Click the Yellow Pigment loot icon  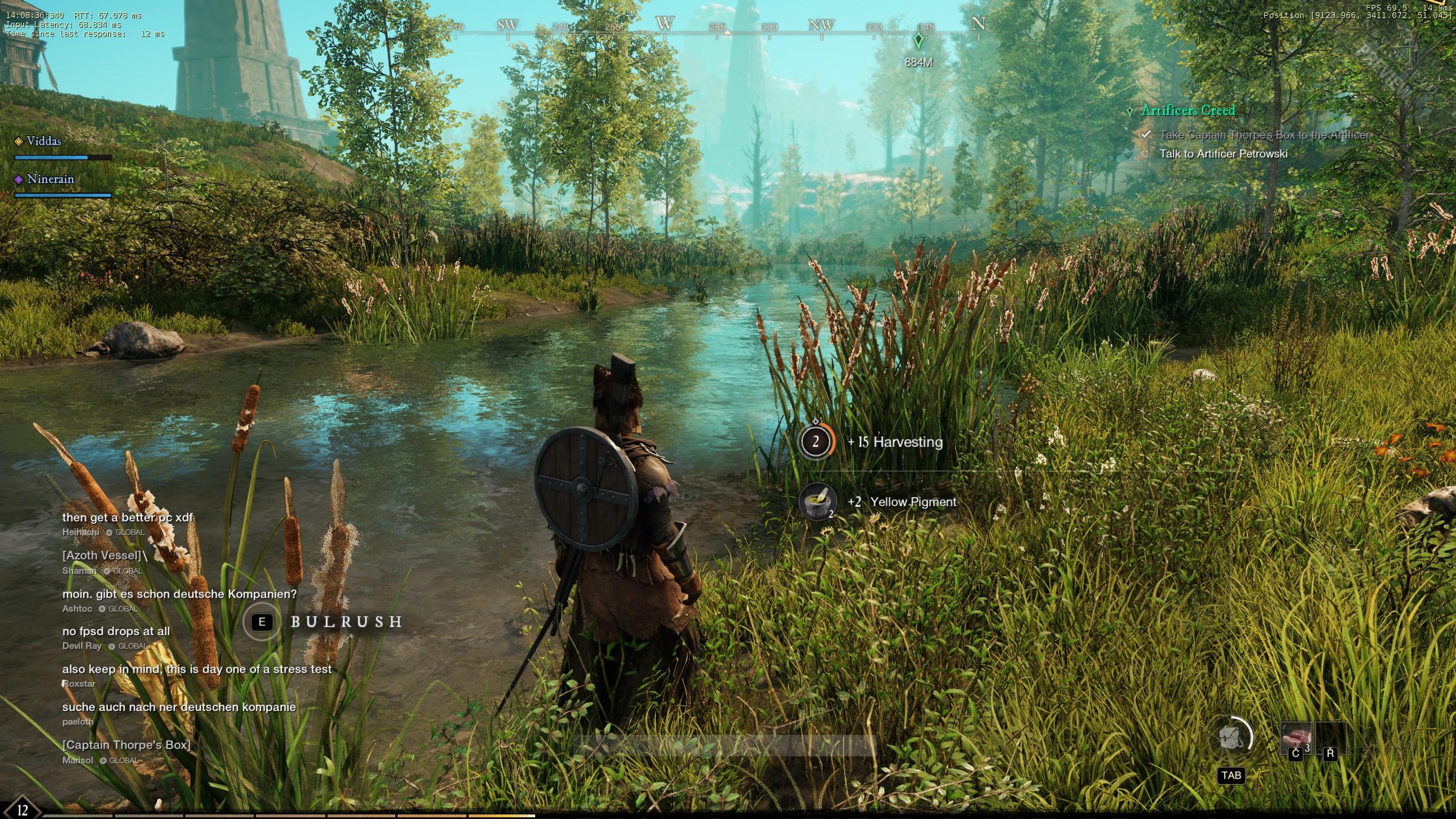click(817, 502)
